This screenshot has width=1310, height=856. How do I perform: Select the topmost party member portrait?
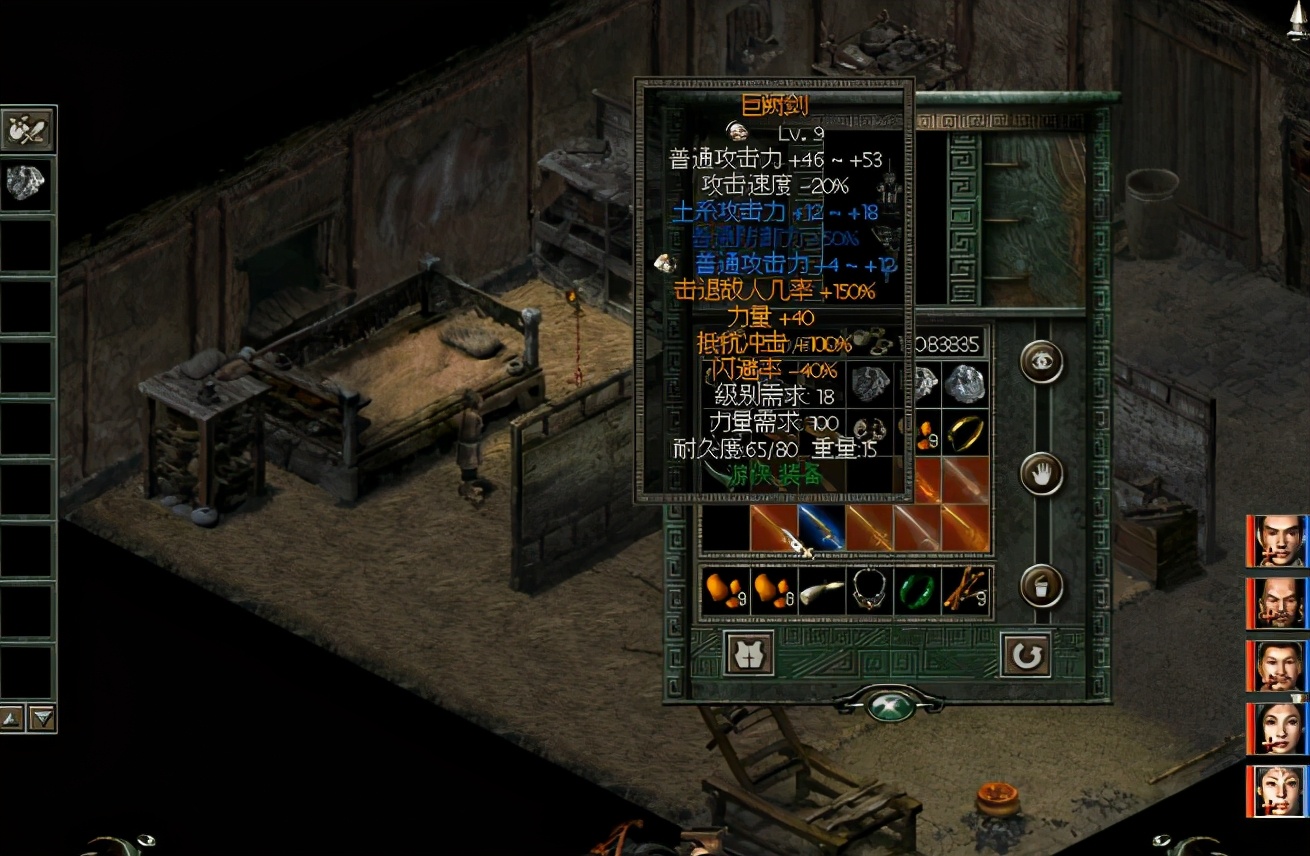pyautogui.click(x=1280, y=541)
